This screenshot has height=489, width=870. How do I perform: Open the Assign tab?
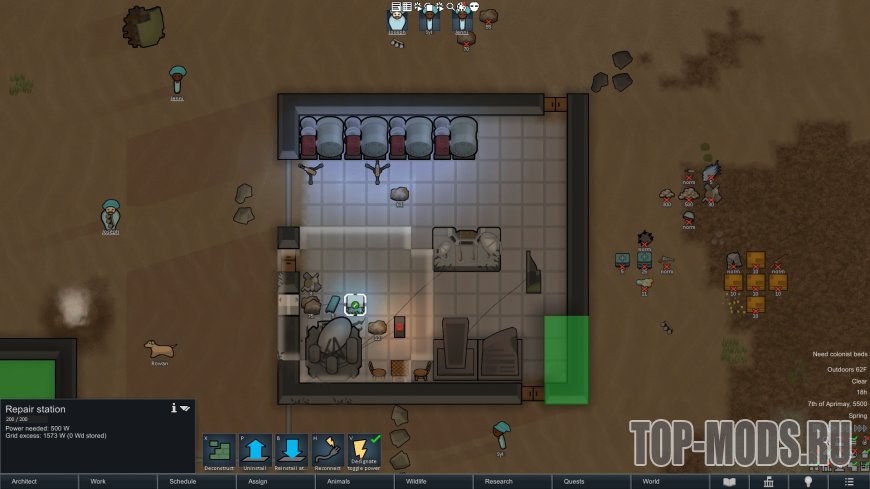(276, 481)
